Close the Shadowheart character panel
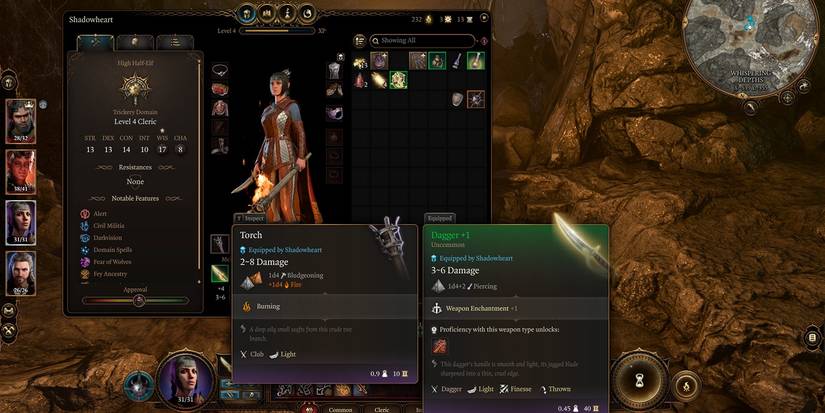The width and height of the screenshot is (825, 413). coord(480,19)
